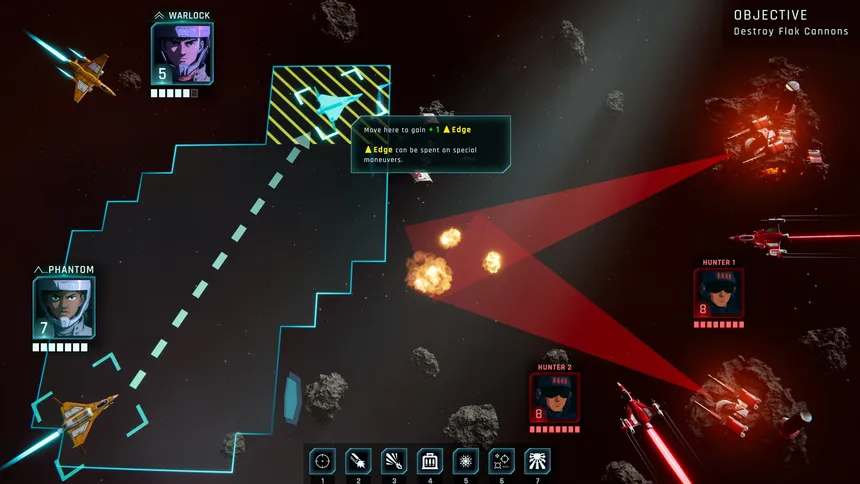Select the multi-target lock ability
The height and width of the screenshot is (484, 860).
(x=502, y=460)
